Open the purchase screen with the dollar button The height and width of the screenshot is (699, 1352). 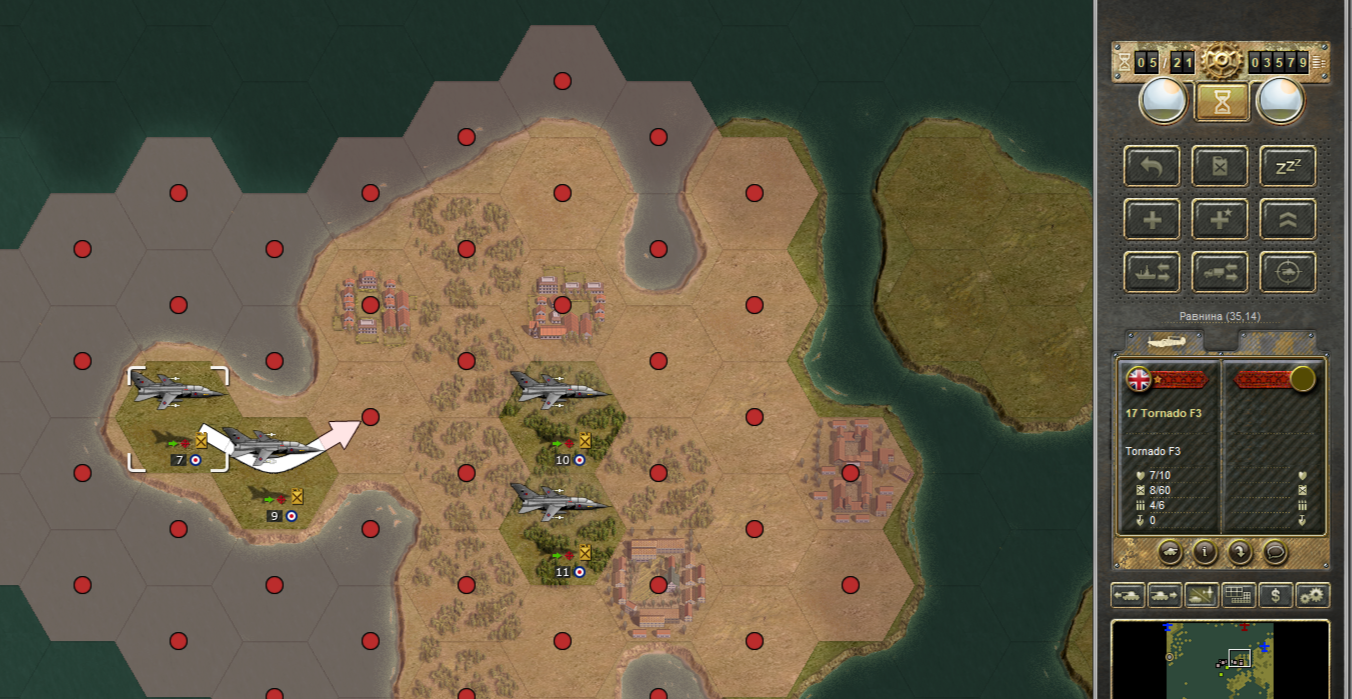(x=1275, y=596)
